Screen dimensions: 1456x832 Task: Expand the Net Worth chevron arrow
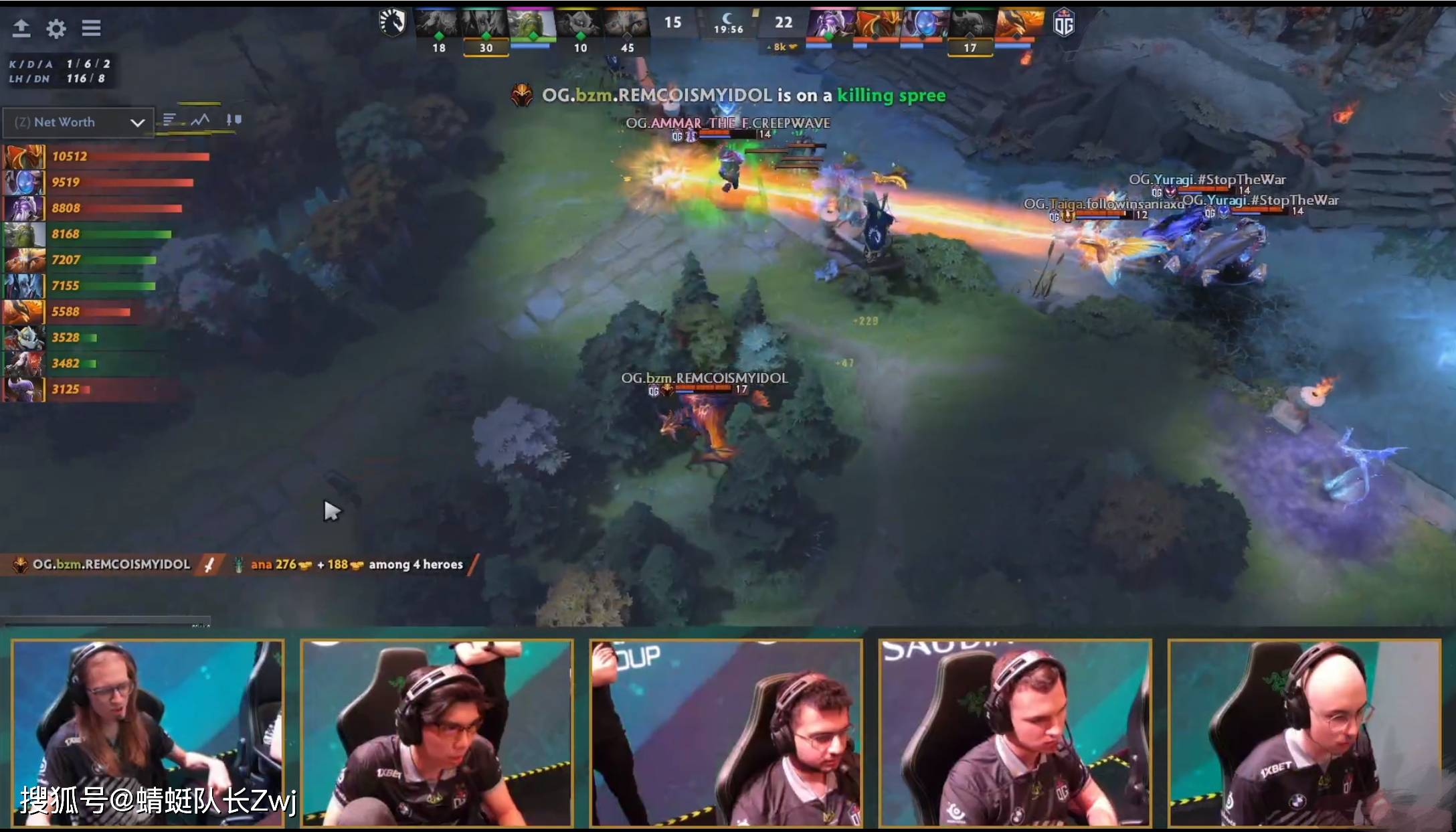click(138, 122)
